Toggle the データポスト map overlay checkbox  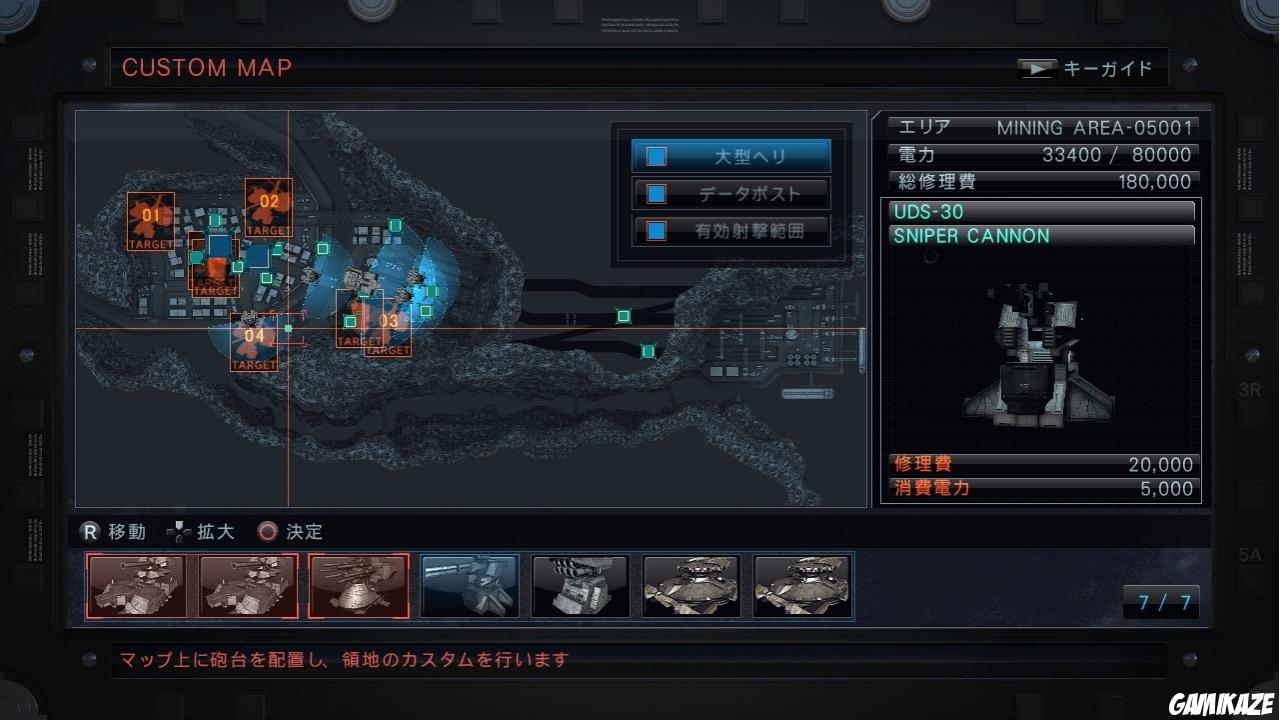pyautogui.click(x=657, y=193)
